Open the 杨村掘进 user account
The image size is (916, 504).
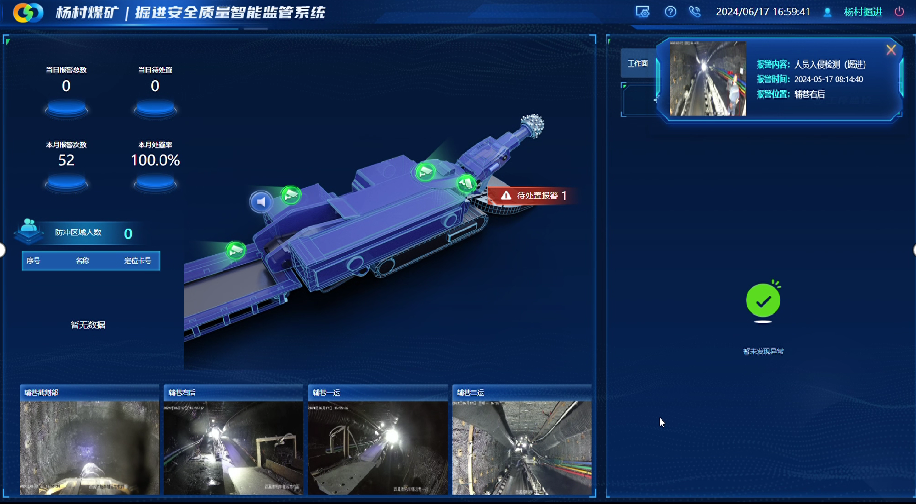point(861,12)
